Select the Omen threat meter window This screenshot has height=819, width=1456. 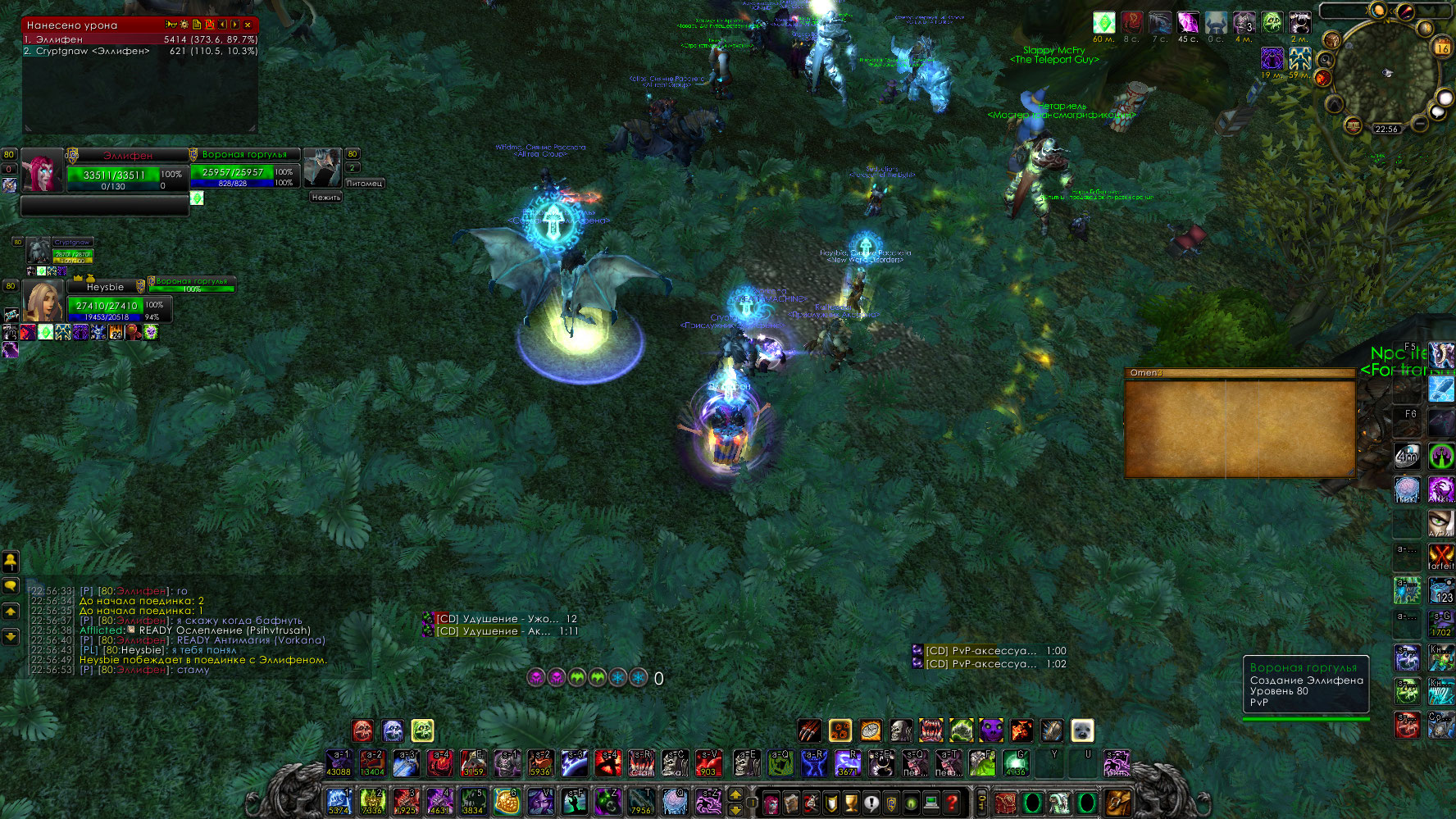pyautogui.click(x=1240, y=422)
